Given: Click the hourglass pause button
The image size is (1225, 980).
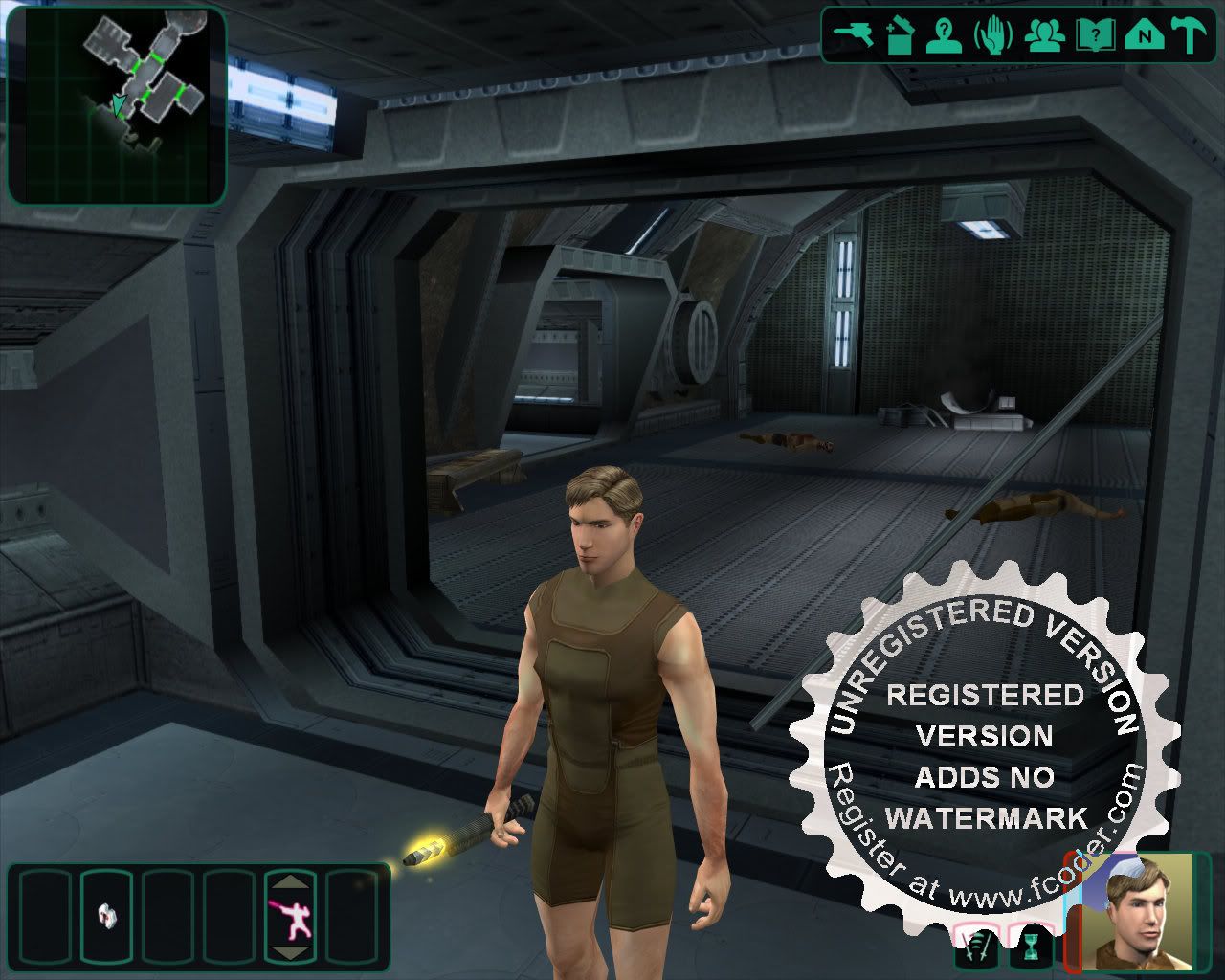Looking at the screenshot, I should click(x=1030, y=951).
